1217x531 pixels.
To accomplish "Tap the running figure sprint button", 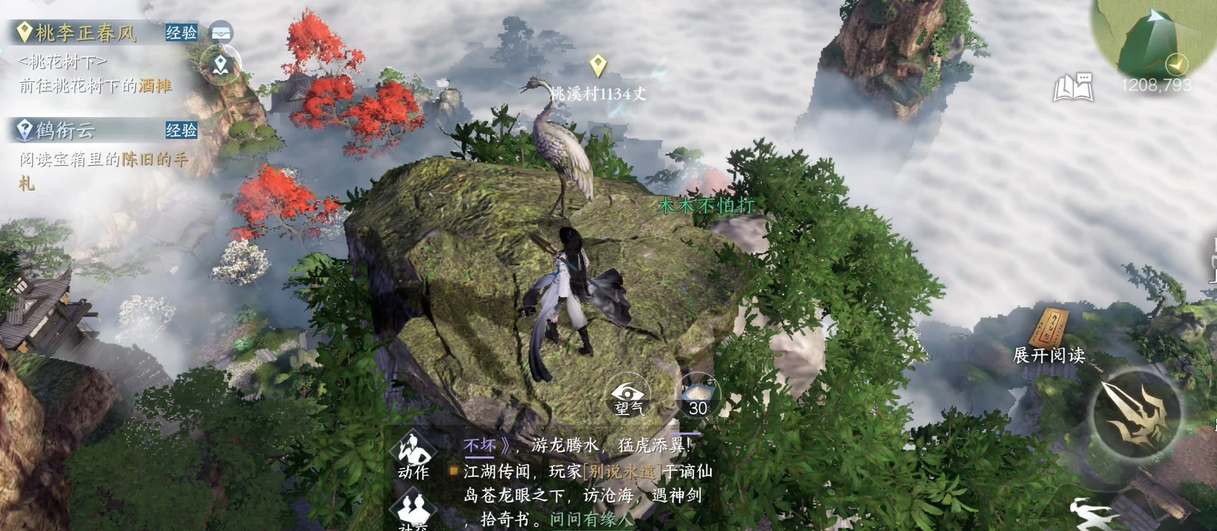I will tap(1094, 514).
